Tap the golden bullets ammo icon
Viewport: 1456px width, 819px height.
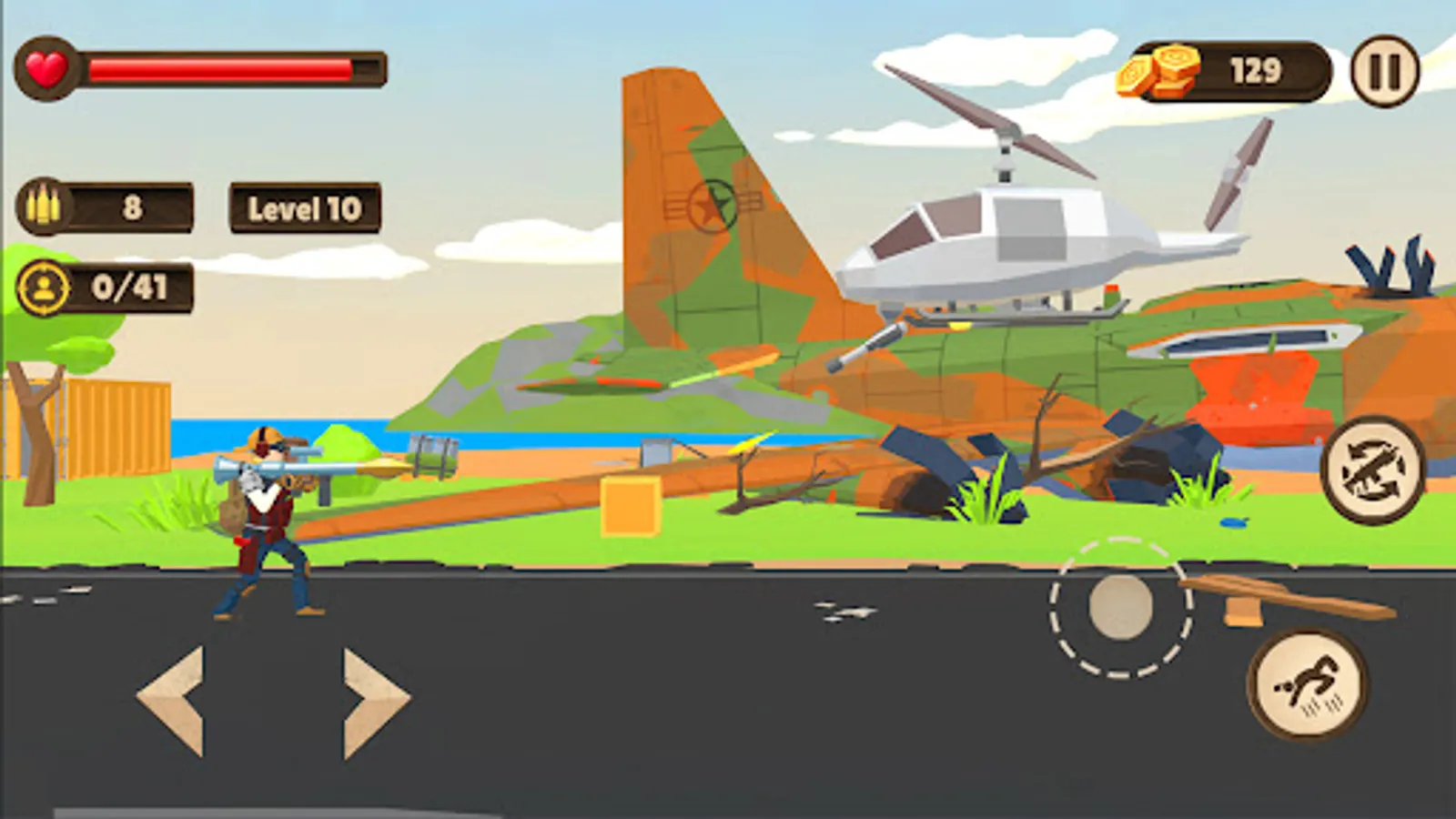(45, 207)
